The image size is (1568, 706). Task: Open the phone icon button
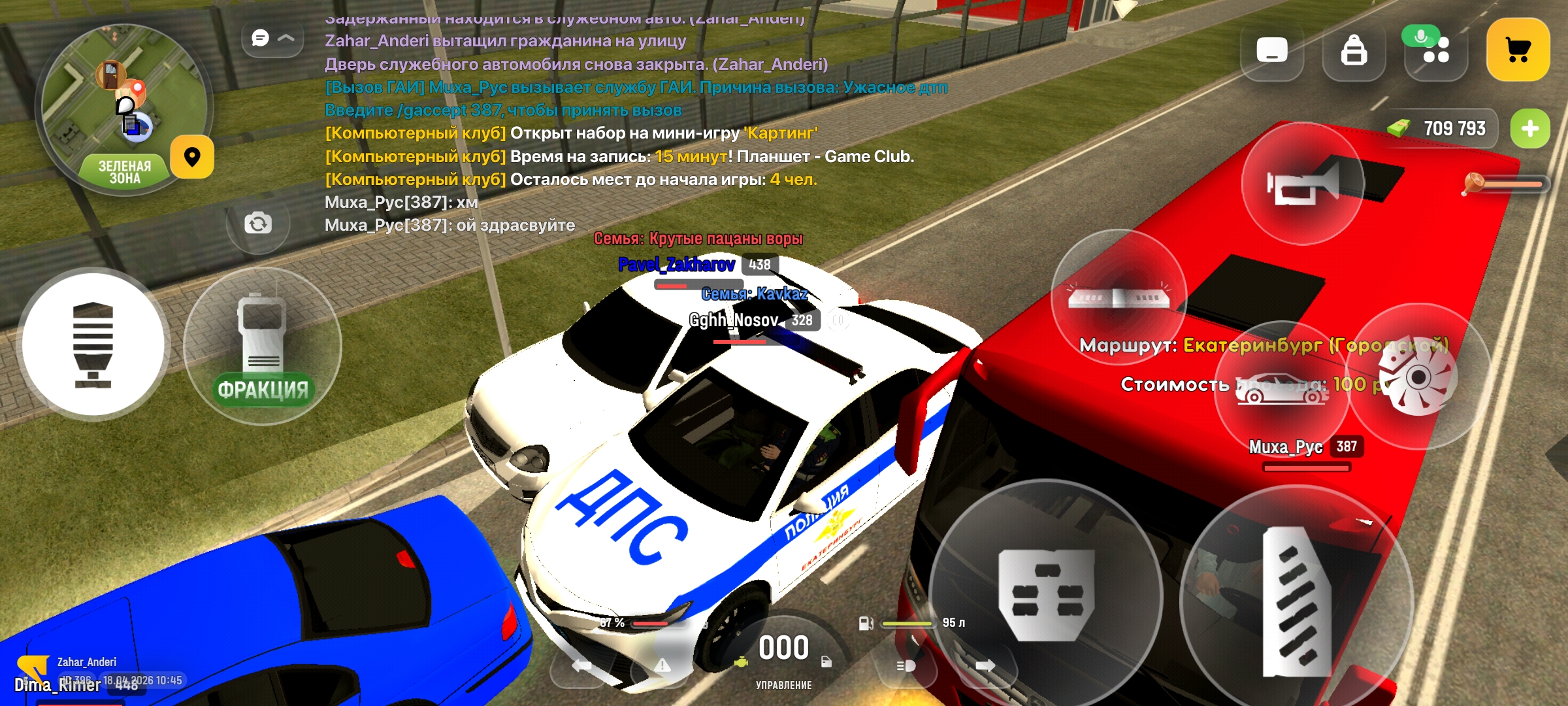[1271, 50]
